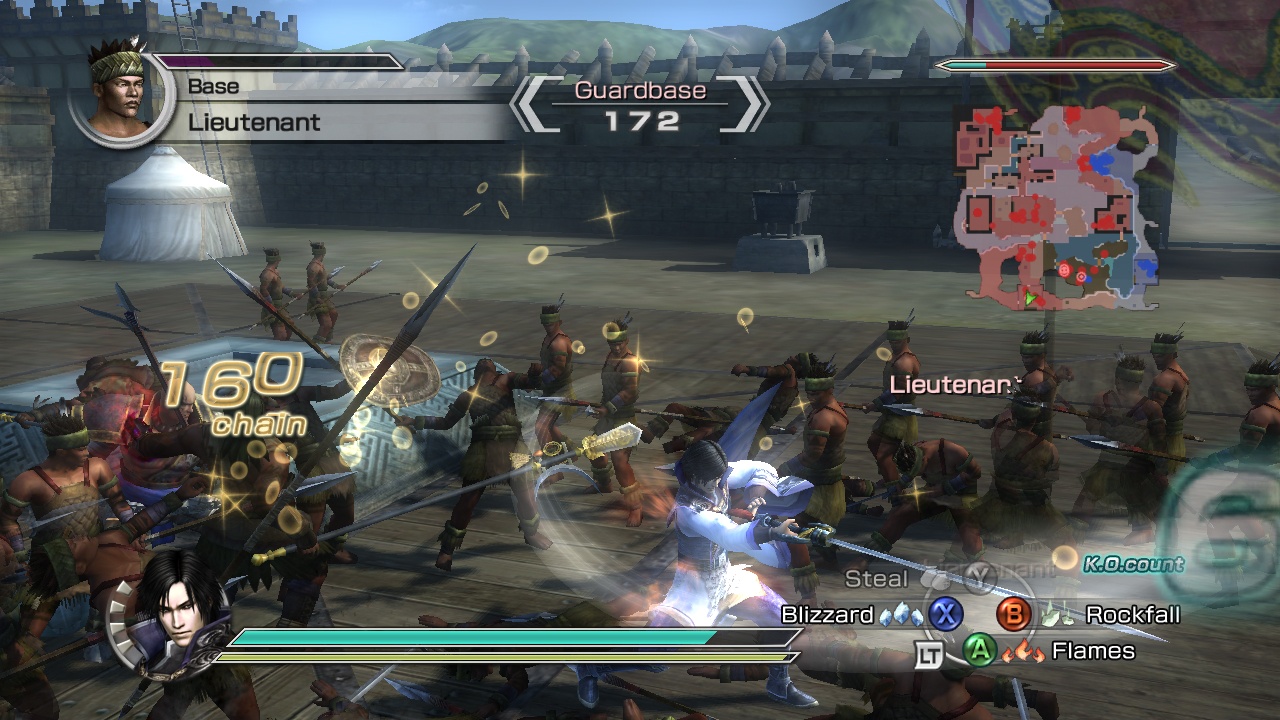Open the minimap in the top right
The image size is (1280, 720).
(1063, 210)
